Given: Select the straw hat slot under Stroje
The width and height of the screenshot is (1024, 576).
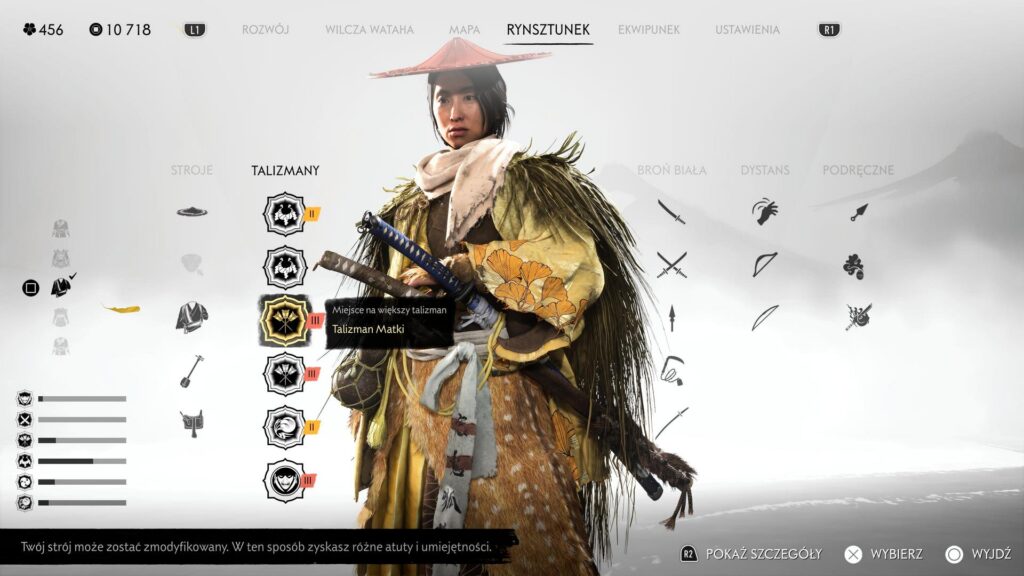Looking at the screenshot, I should tap(192, 211).
